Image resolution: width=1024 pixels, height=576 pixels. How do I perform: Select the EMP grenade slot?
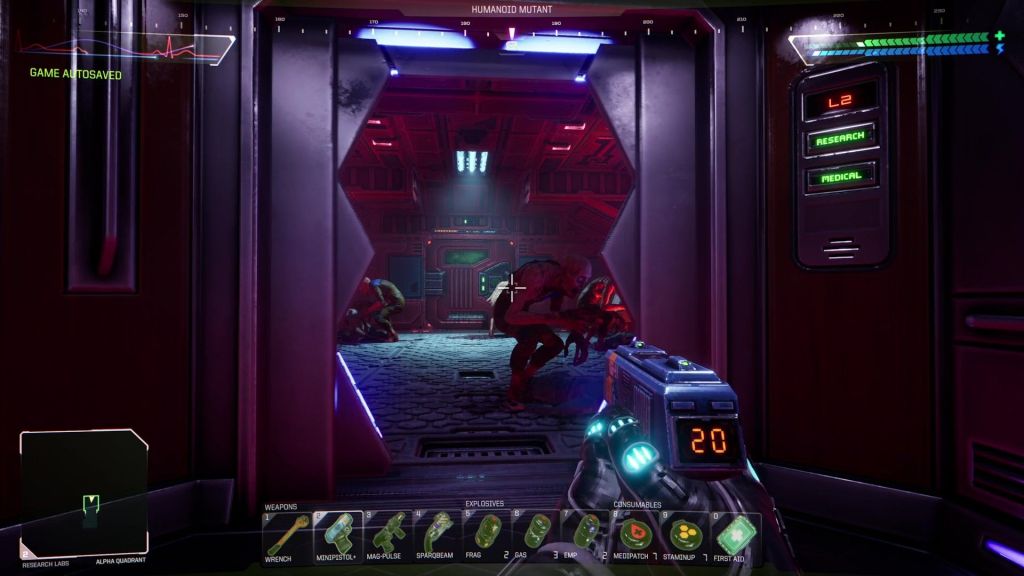pyautogui.click(x=587, y=535)
